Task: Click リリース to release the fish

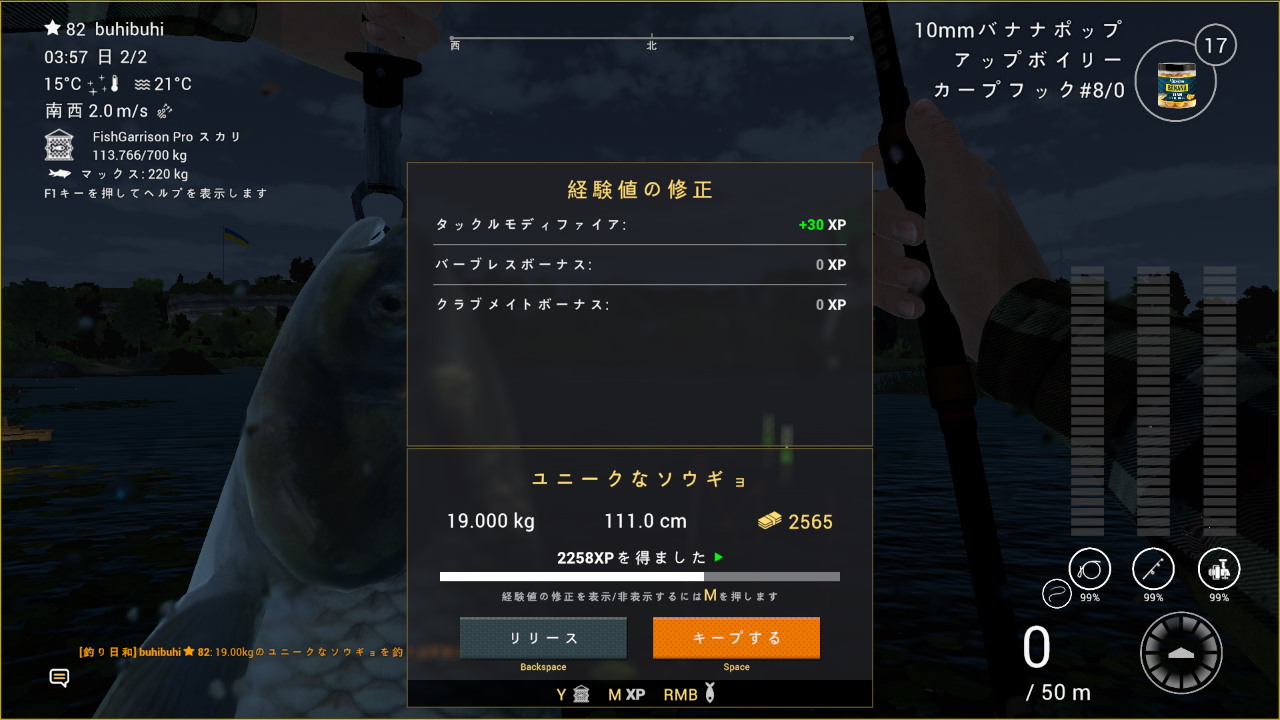Action: pyautogui.click(x=542, y=637)
